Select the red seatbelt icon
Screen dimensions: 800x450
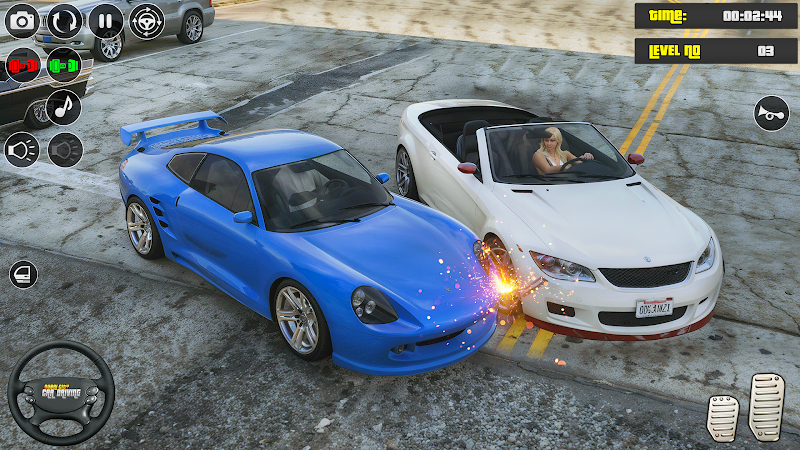pos(23,66)
